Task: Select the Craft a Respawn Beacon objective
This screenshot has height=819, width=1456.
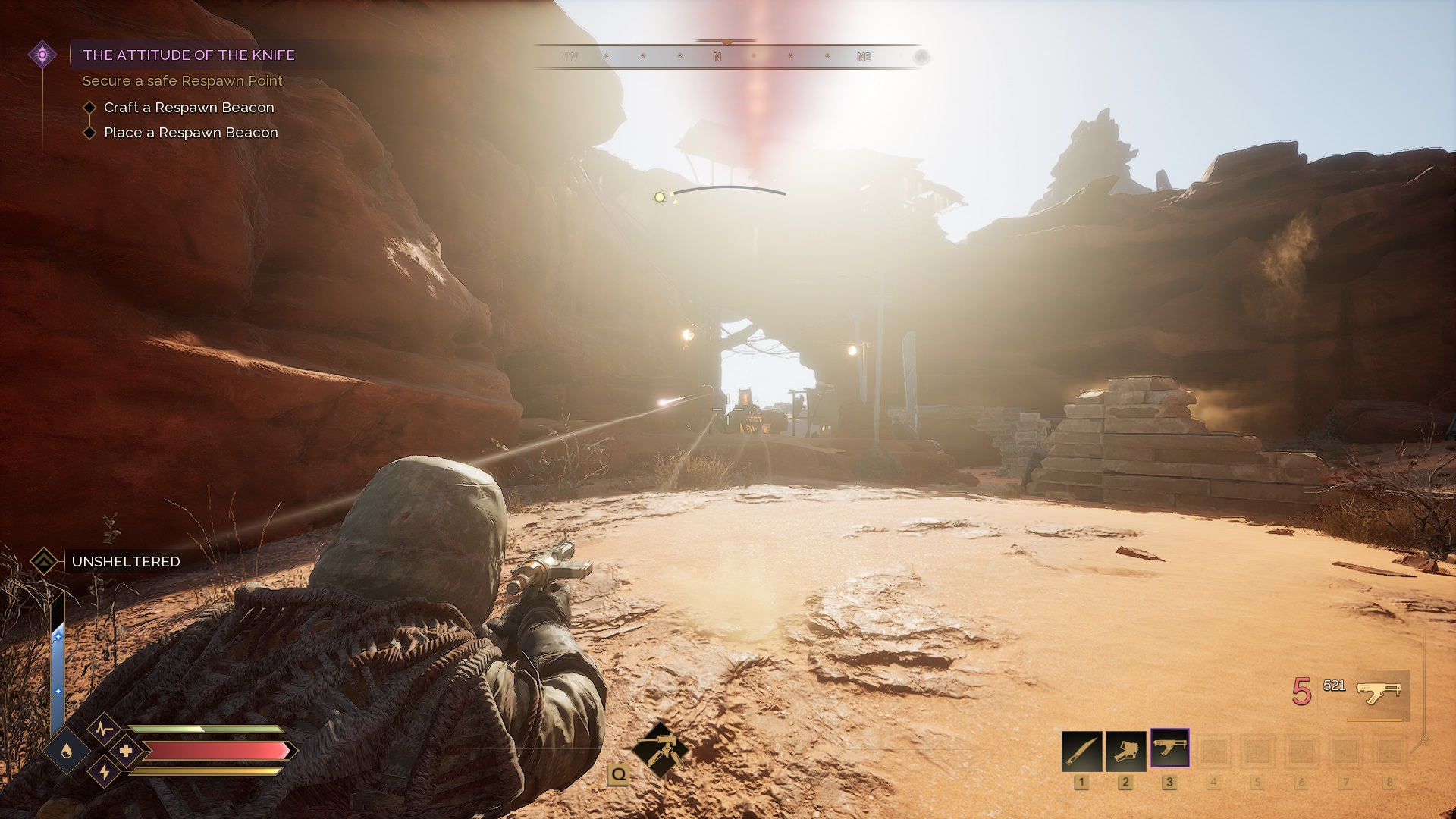Action: pyautogui.click(x=189, y=108)
